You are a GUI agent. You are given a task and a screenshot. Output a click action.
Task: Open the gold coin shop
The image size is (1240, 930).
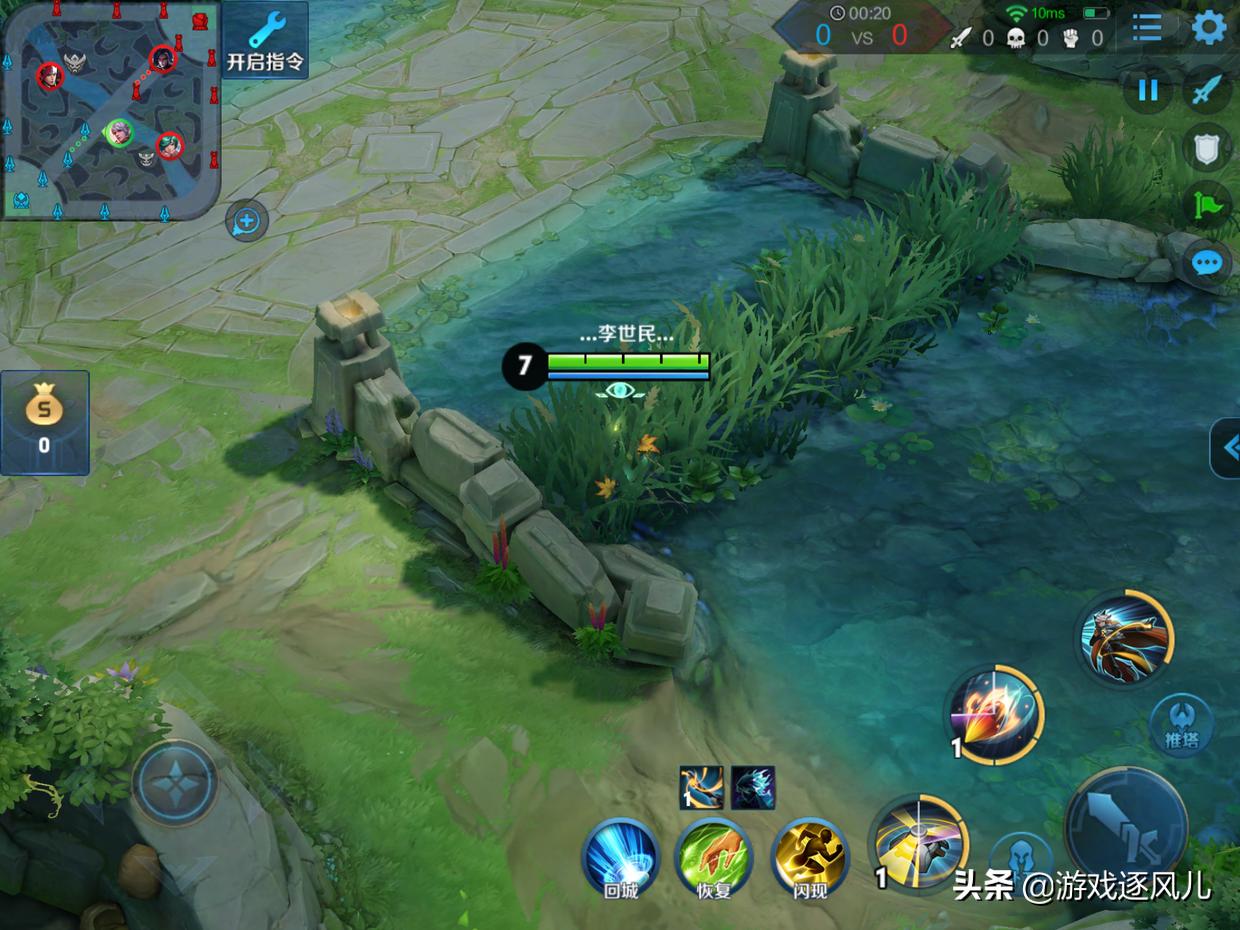[44, 422]
